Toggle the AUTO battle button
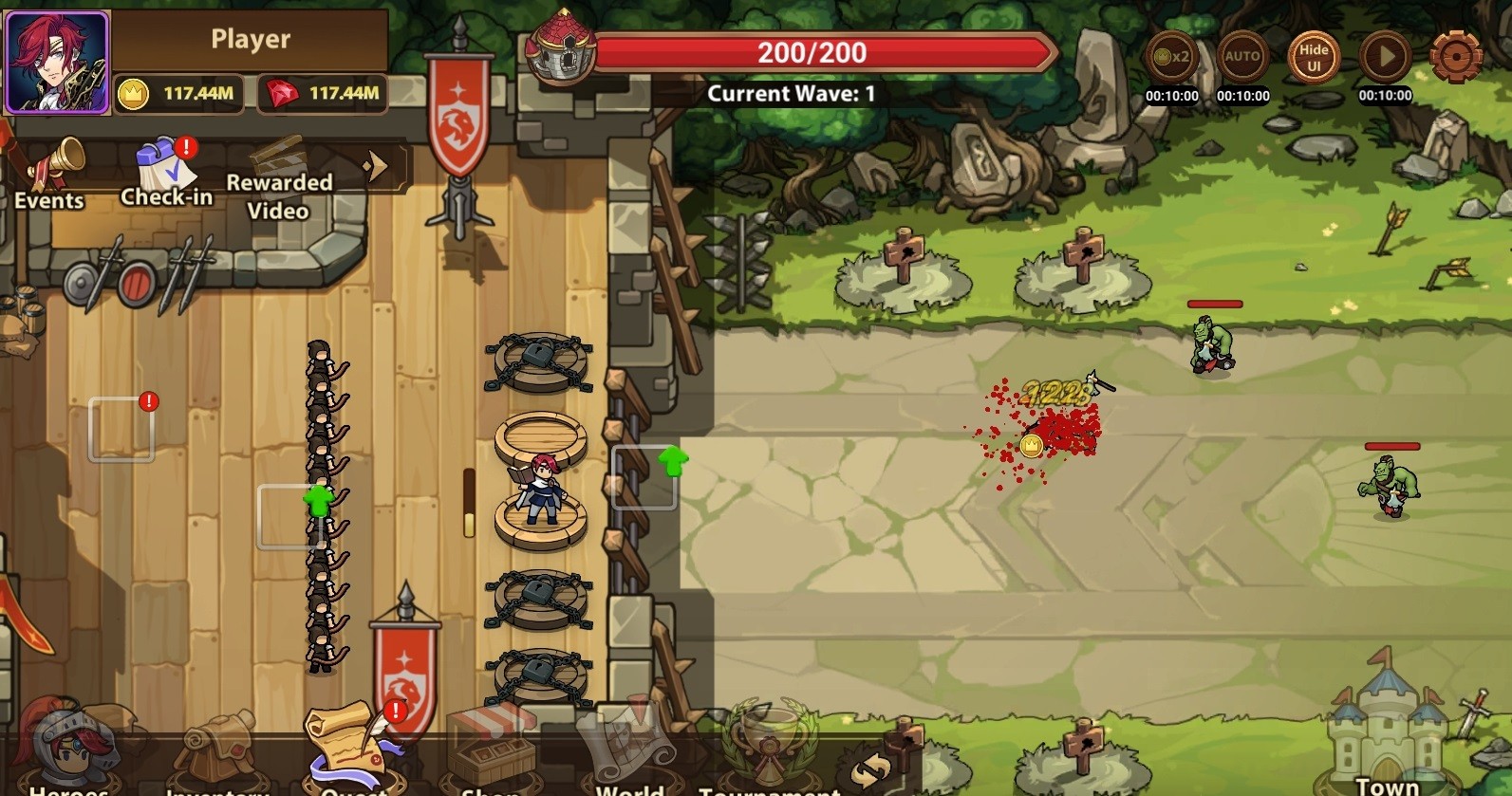 [1242, 57]
